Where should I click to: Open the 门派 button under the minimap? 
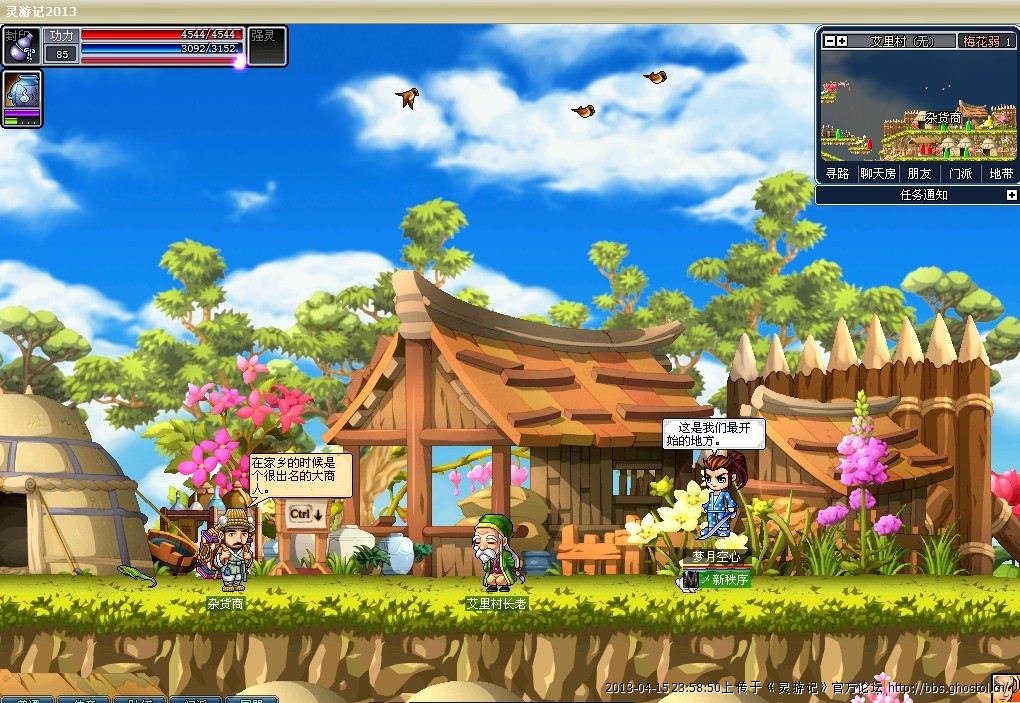pyautogui.click(x=960, y=173)
